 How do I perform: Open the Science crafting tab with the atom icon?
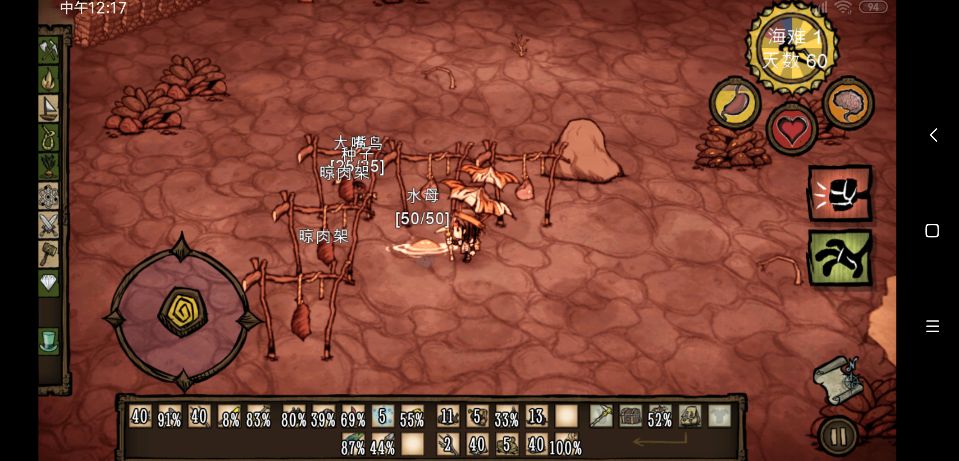coord(49,194)
